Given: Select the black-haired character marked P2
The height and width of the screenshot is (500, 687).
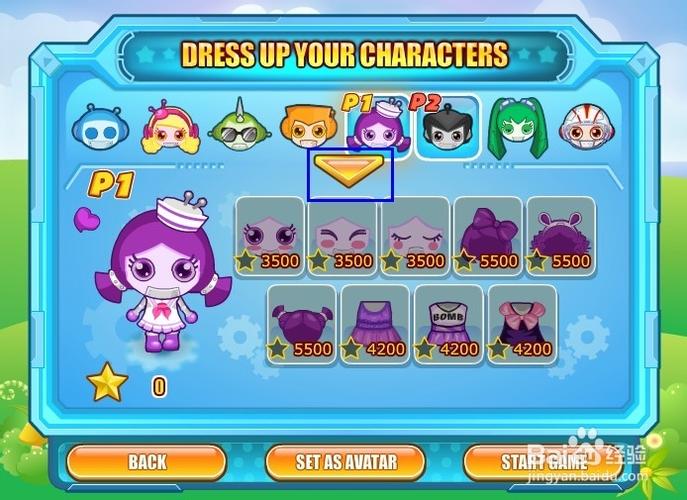Looking at the screenshot, I should click(x=446, y=127).
